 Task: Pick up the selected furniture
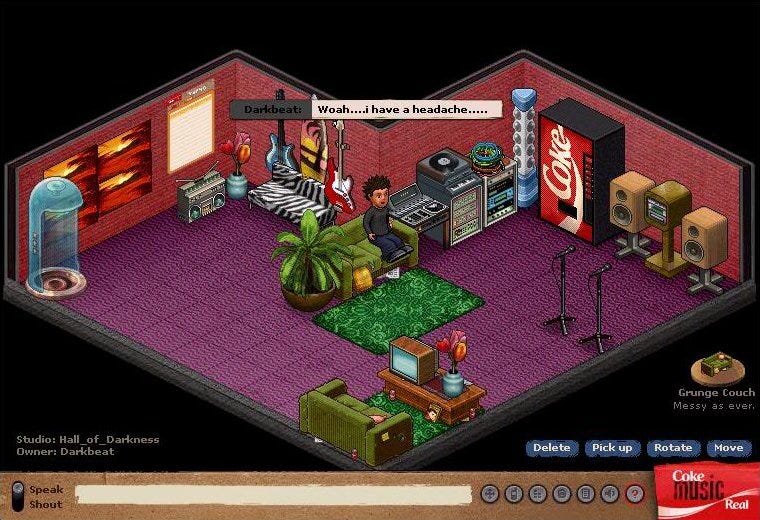pyautogui.click(x=611, y=448)
